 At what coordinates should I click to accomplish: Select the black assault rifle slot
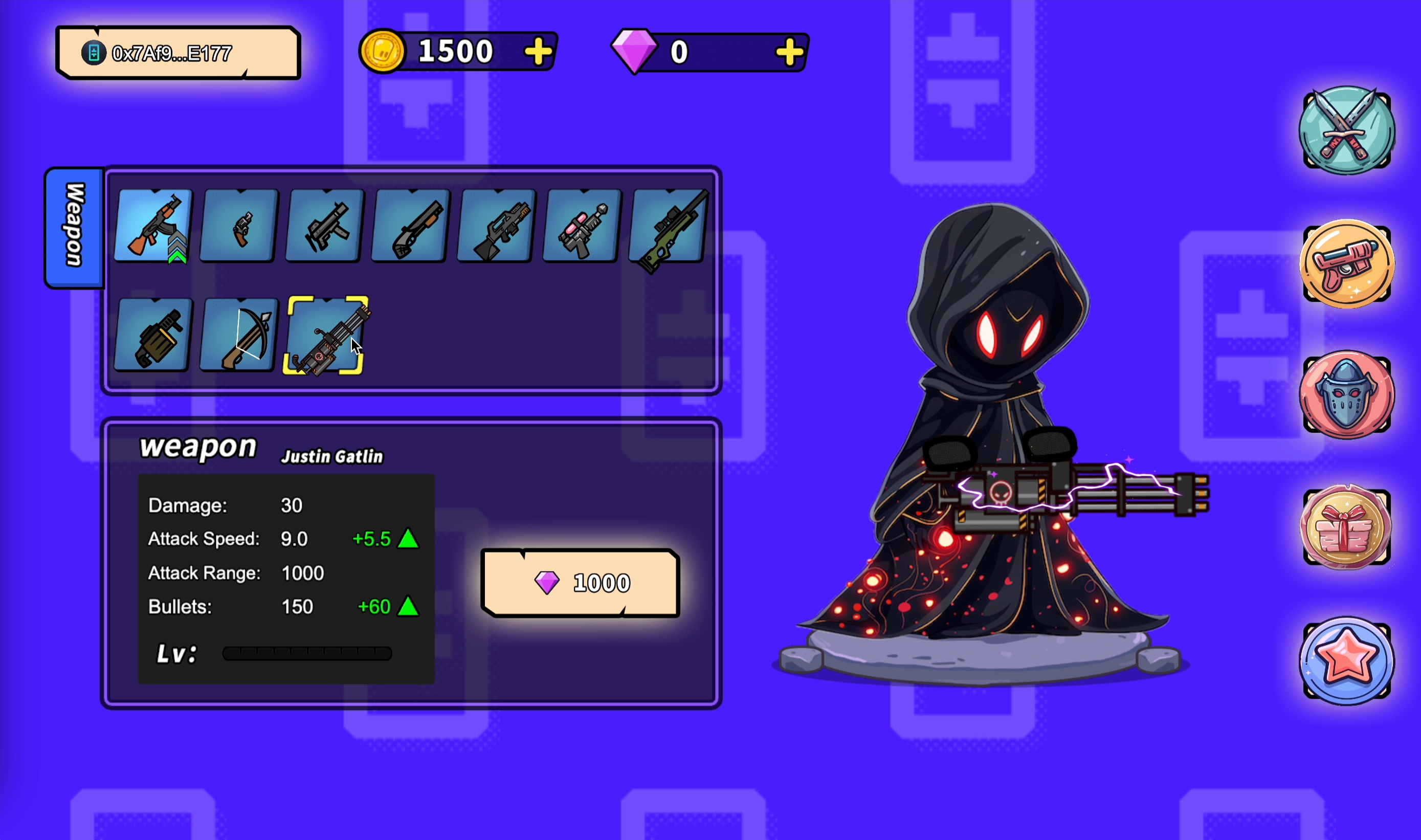[496, 226]
